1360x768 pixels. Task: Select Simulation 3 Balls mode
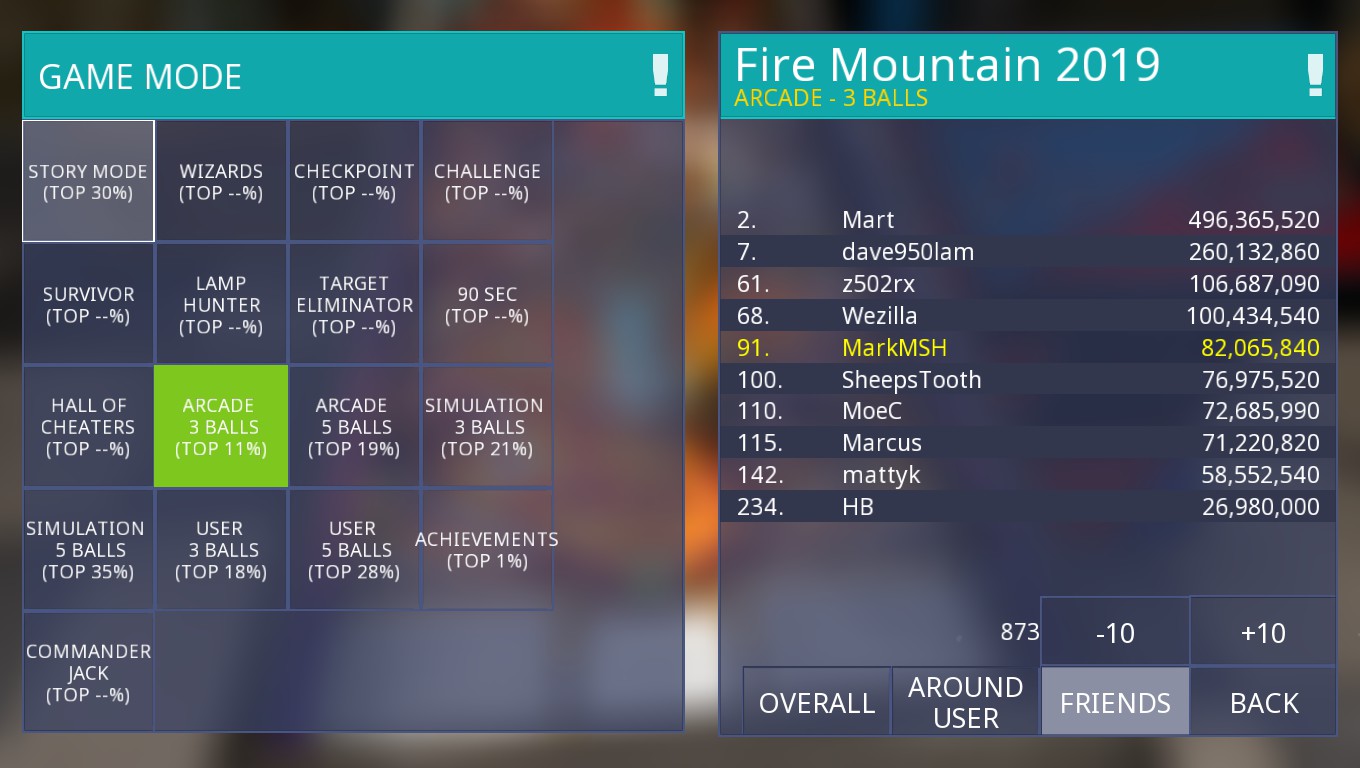click(x=487, y=426)
